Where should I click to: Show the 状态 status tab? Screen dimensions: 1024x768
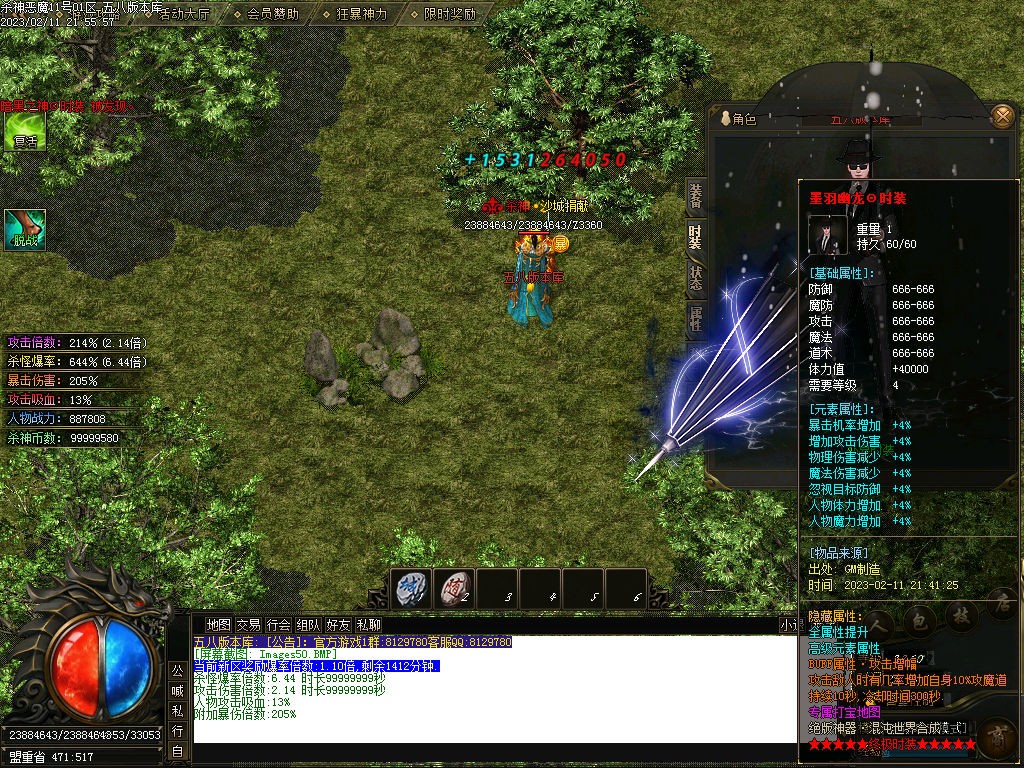tap(695, 278)
